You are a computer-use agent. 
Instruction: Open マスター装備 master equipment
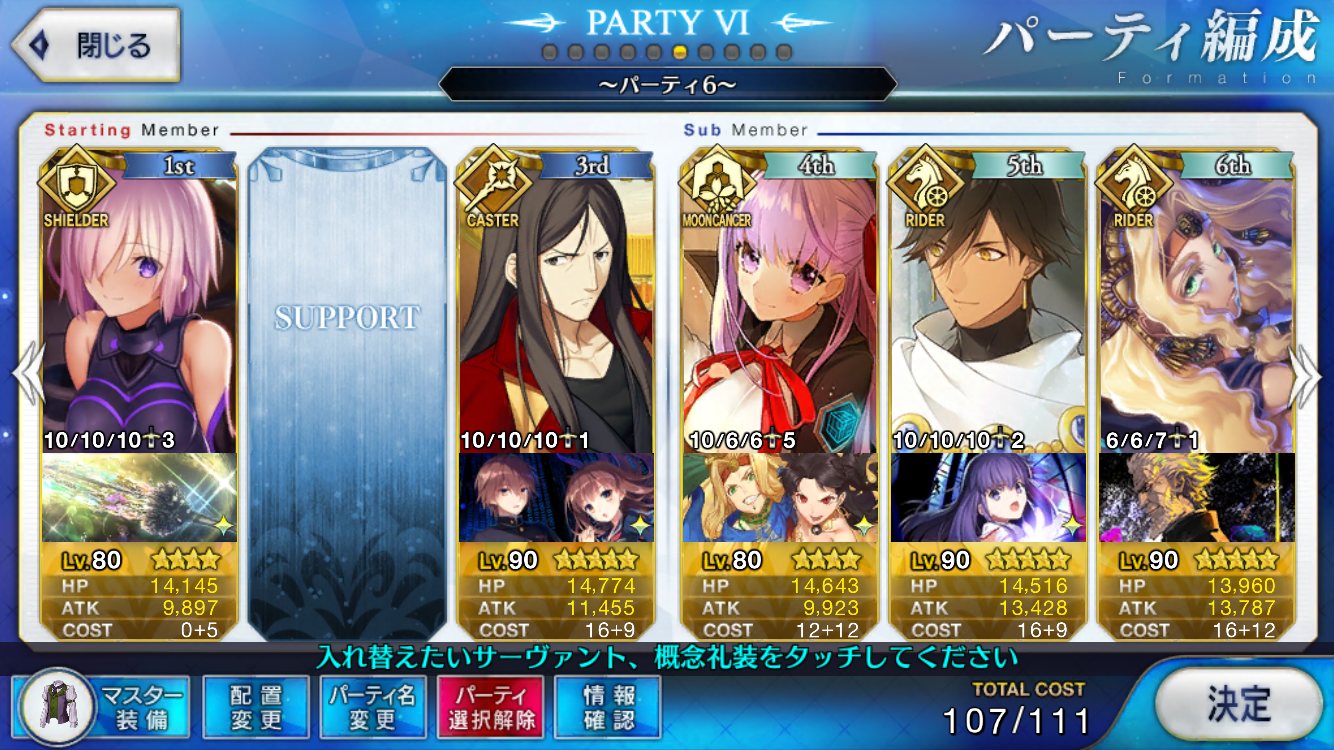tap(104, 707)
